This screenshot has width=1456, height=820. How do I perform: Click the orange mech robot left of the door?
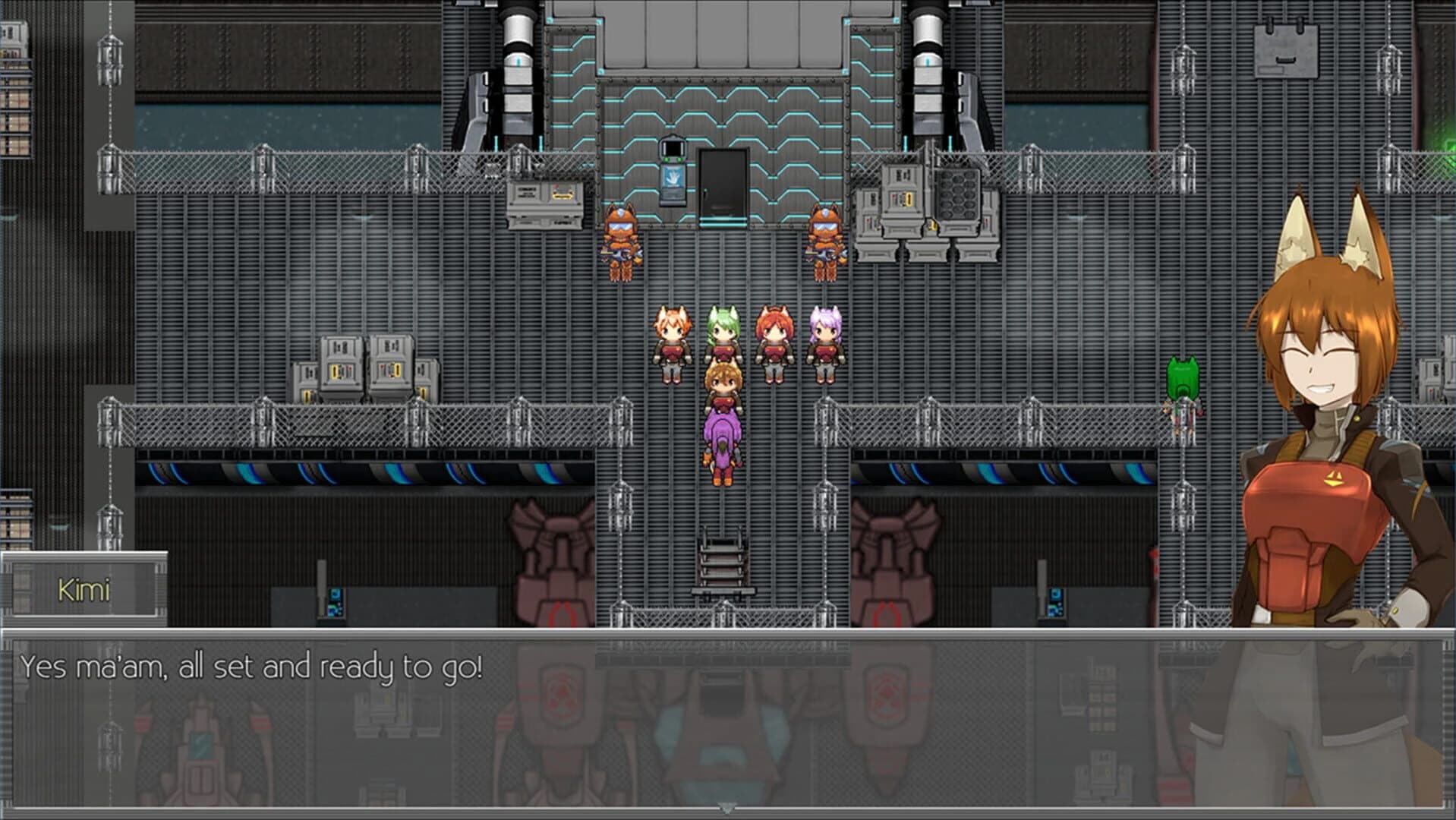coord(621,239)
